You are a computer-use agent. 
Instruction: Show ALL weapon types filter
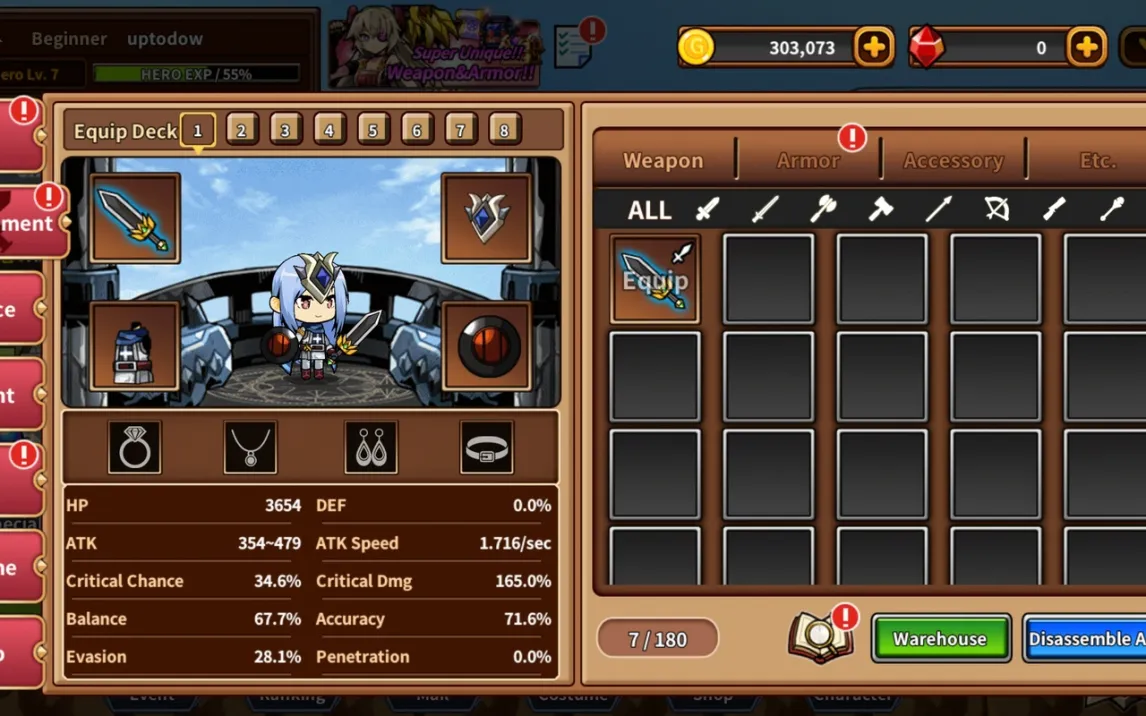click(649, 210)
